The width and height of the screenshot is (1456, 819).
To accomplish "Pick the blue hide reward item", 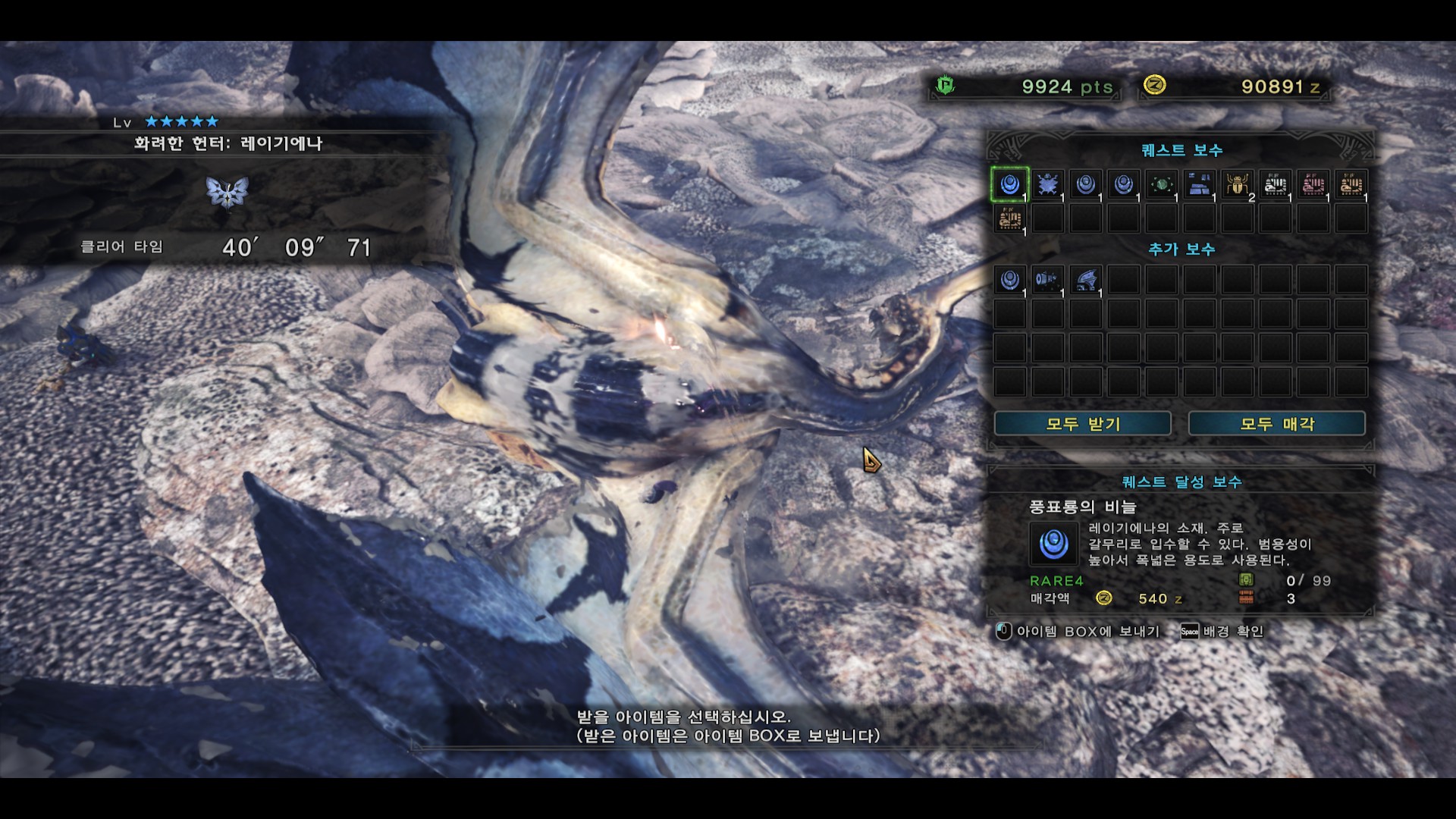I will click(x=1047, y=184).
